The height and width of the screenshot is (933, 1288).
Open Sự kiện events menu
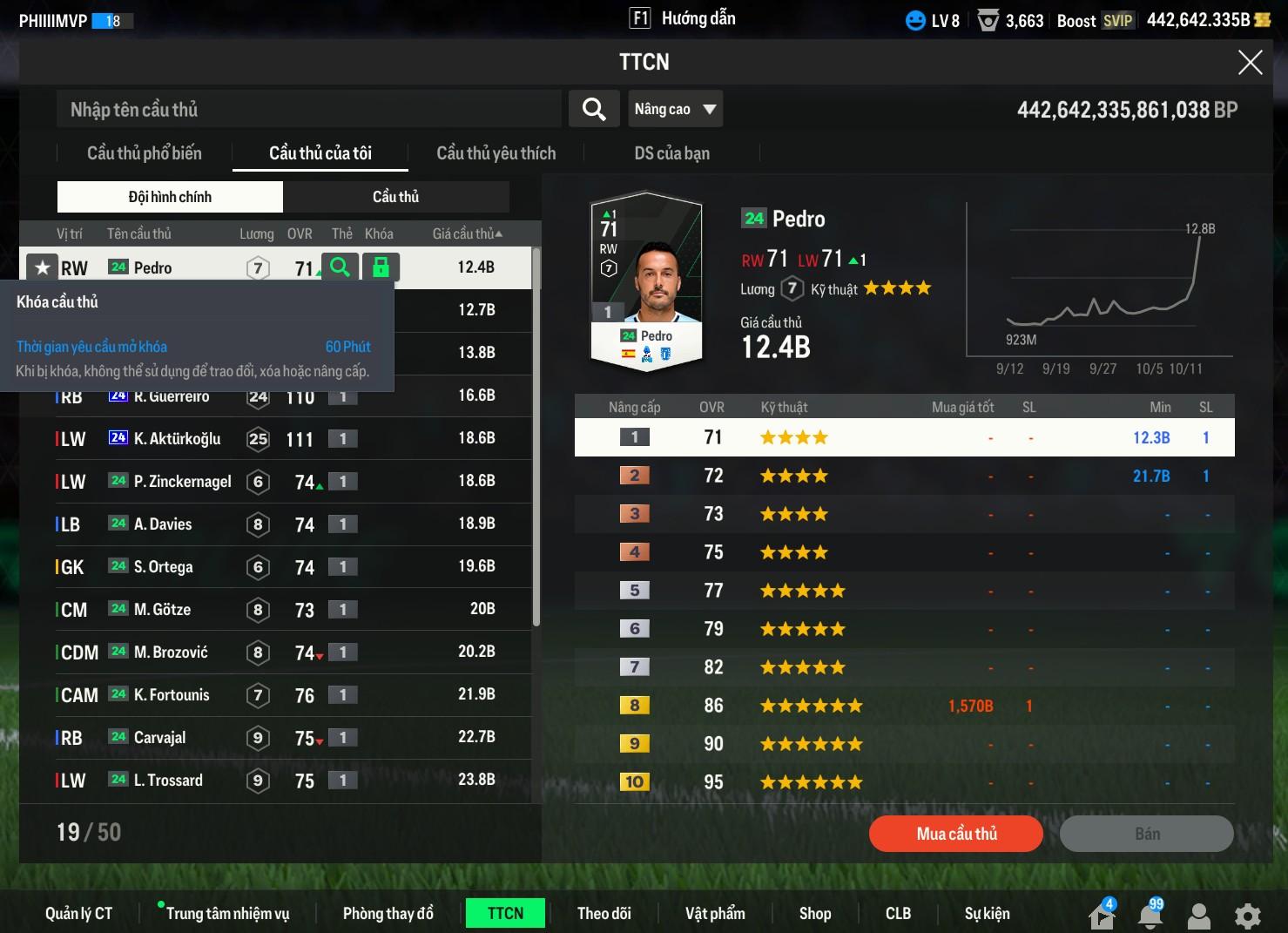(987, 913)
